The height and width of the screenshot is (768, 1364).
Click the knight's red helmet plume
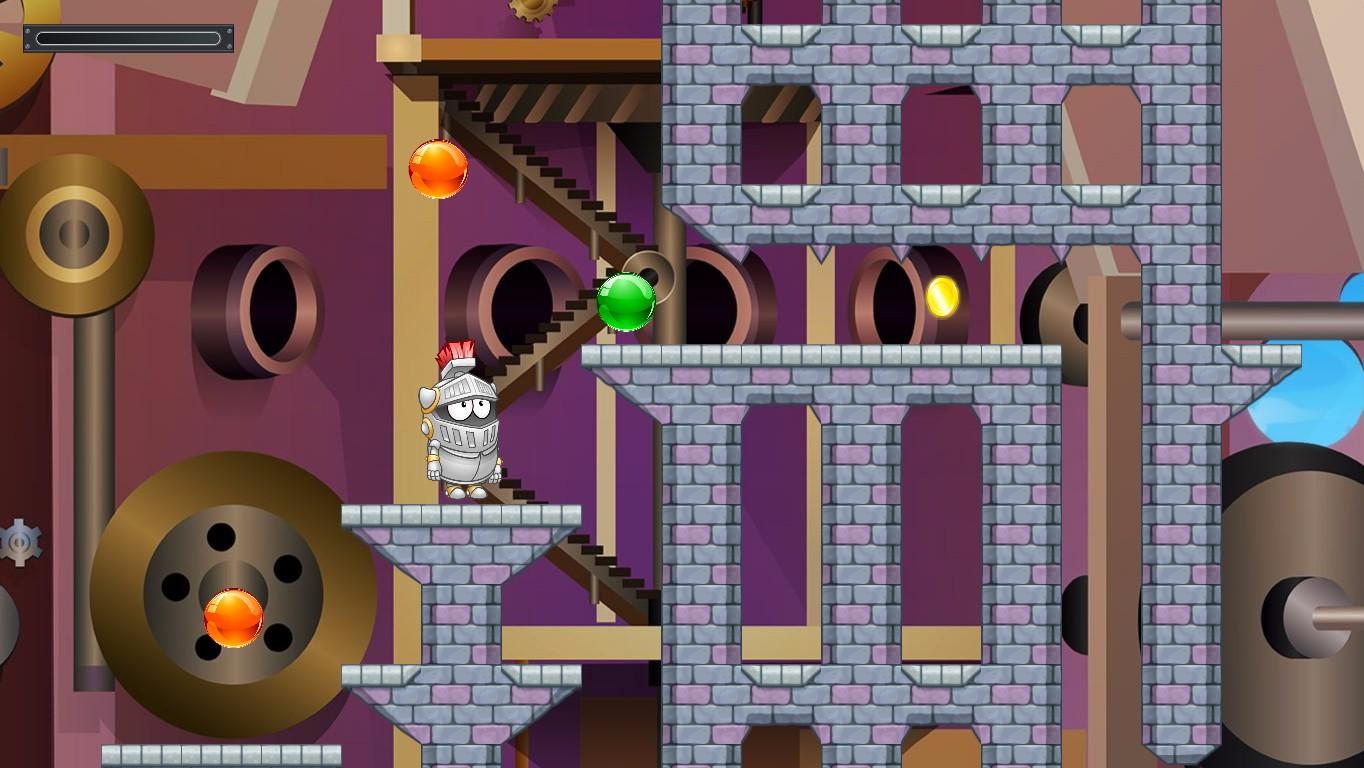(x=456, y=350)
